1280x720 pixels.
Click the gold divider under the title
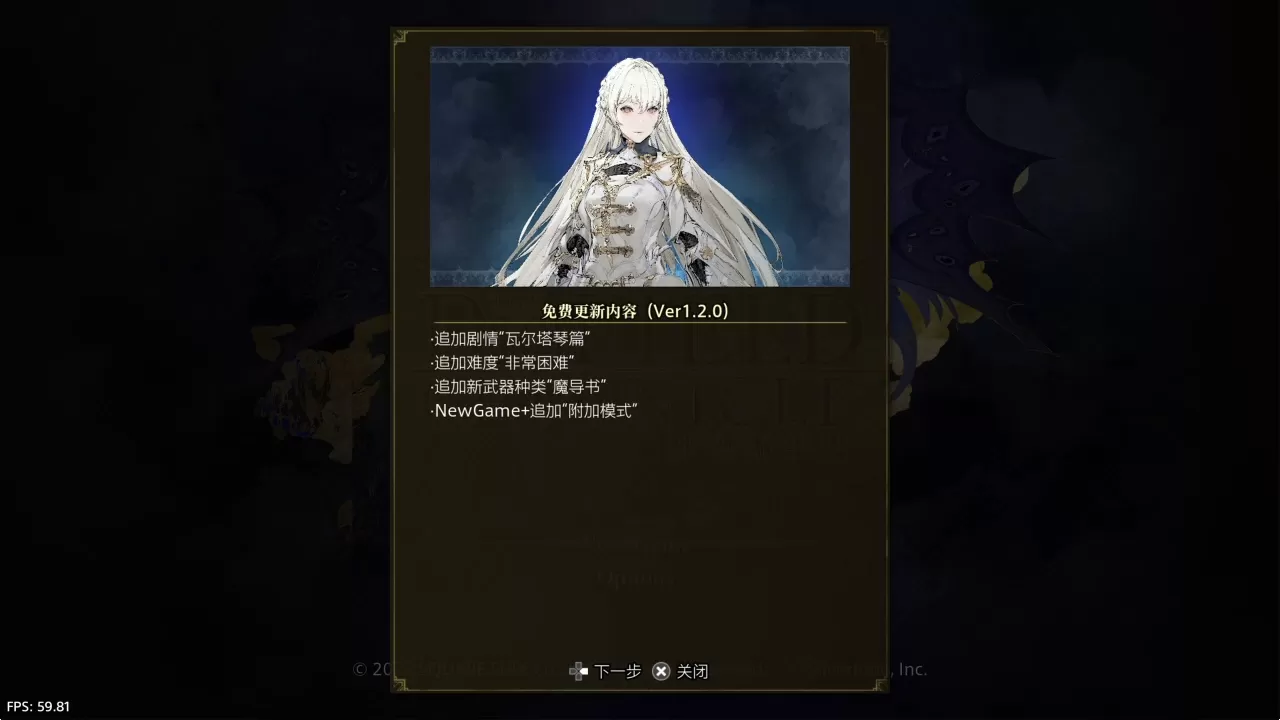pyautogui.click(x=637, y=323)
